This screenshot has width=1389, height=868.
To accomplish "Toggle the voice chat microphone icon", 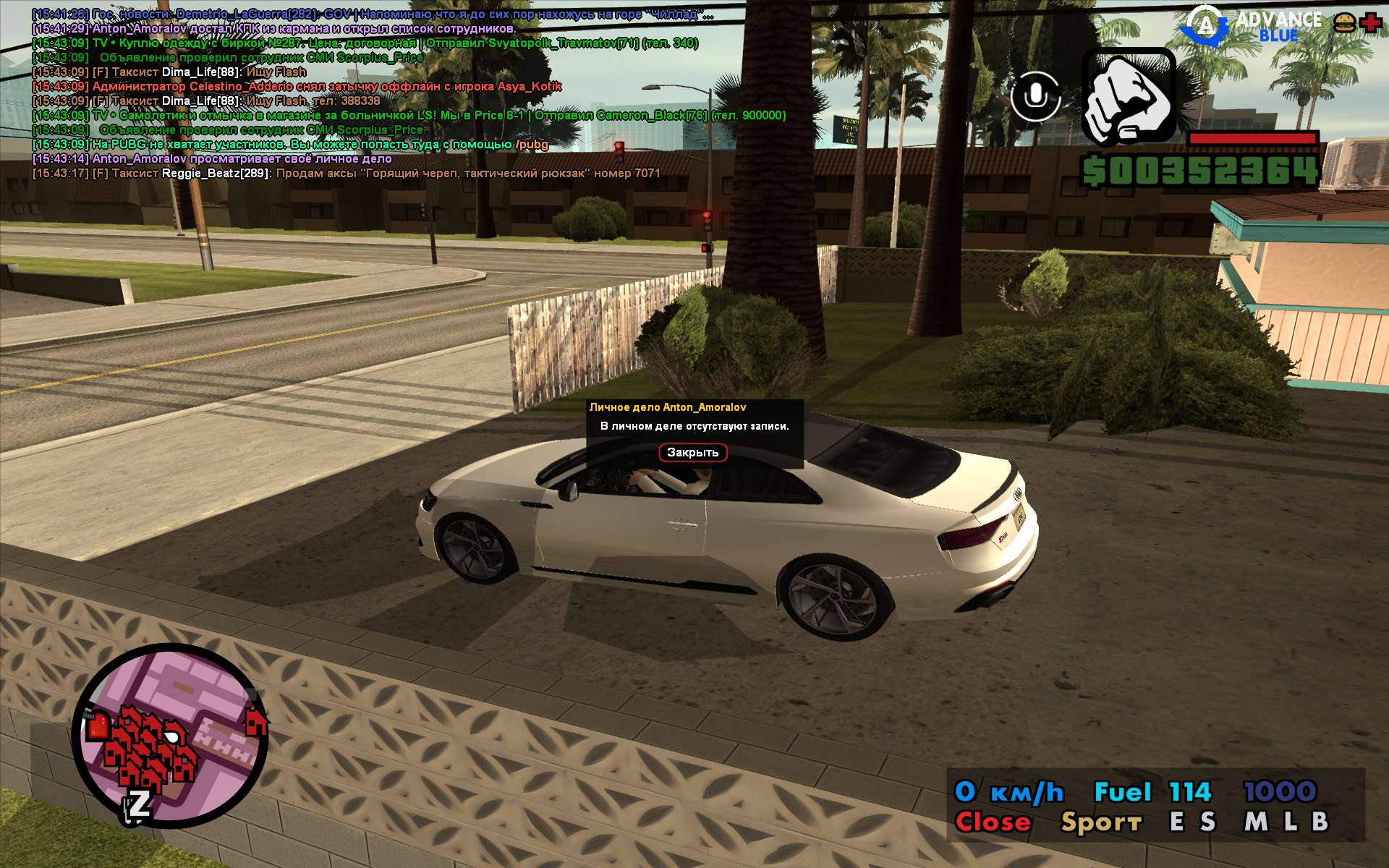I will coord(1035,95).
